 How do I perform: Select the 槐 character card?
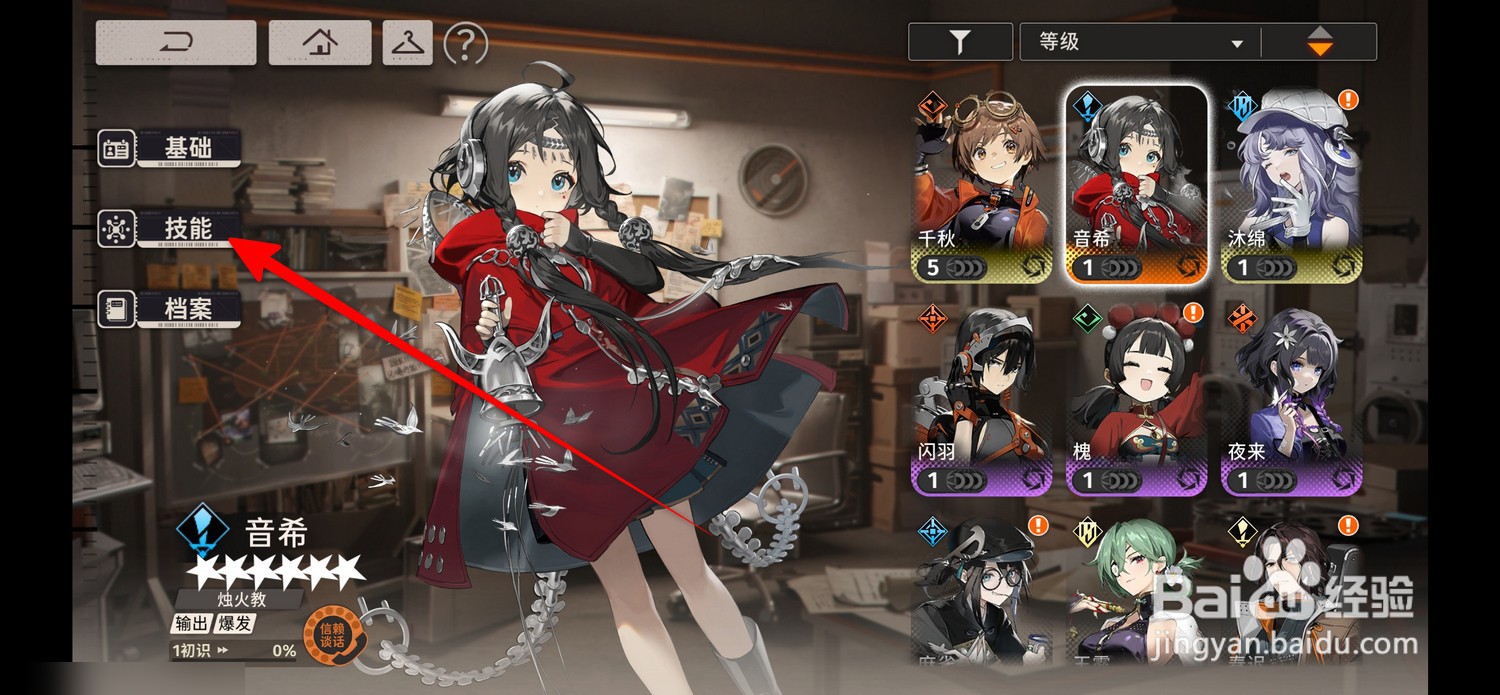[1137, 400]
